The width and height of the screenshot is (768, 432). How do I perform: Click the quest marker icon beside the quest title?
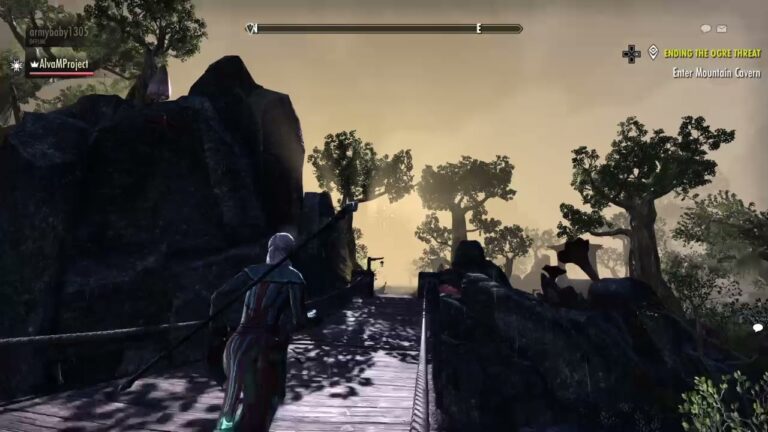[653, 52]
